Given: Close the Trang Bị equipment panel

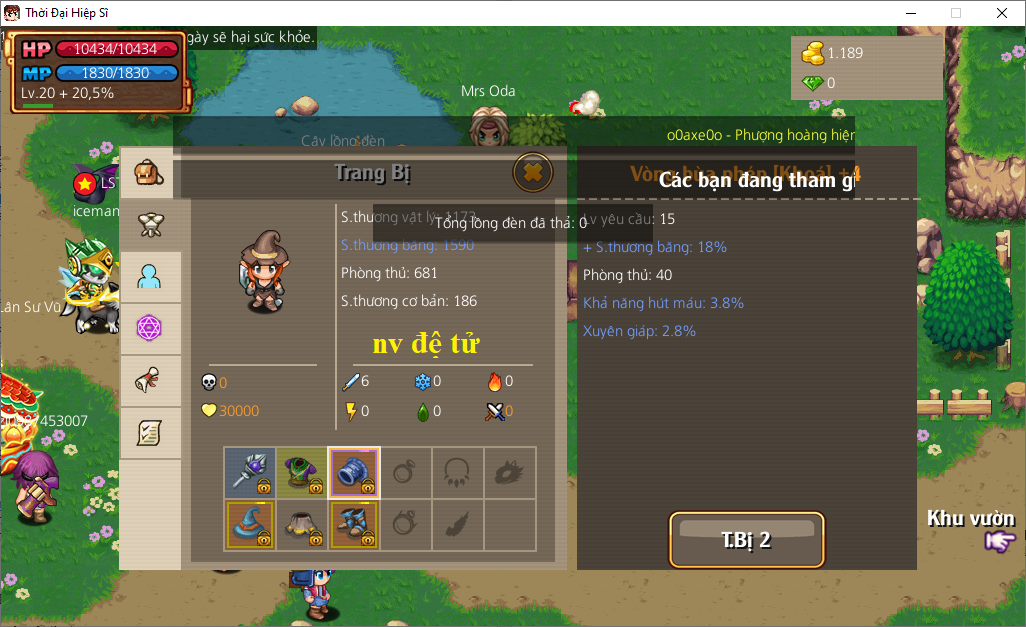Looking at the screenshot, I should (x=533, y=172).
